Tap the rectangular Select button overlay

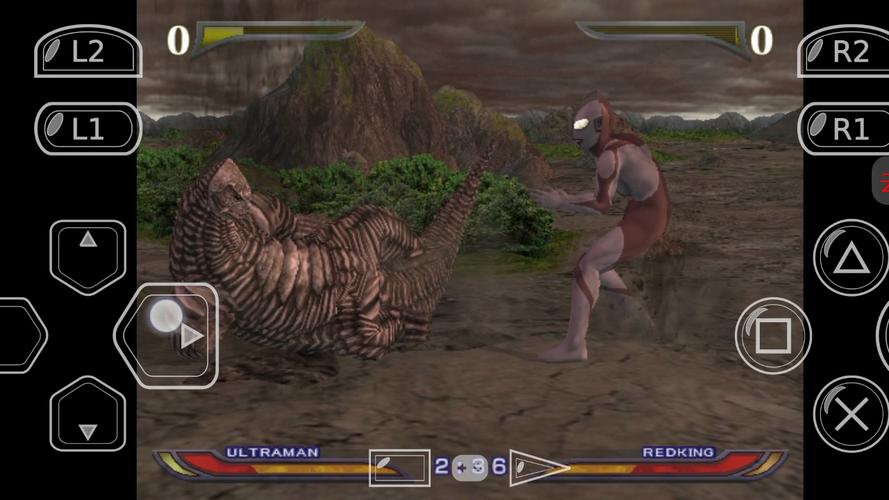(400, 467)
